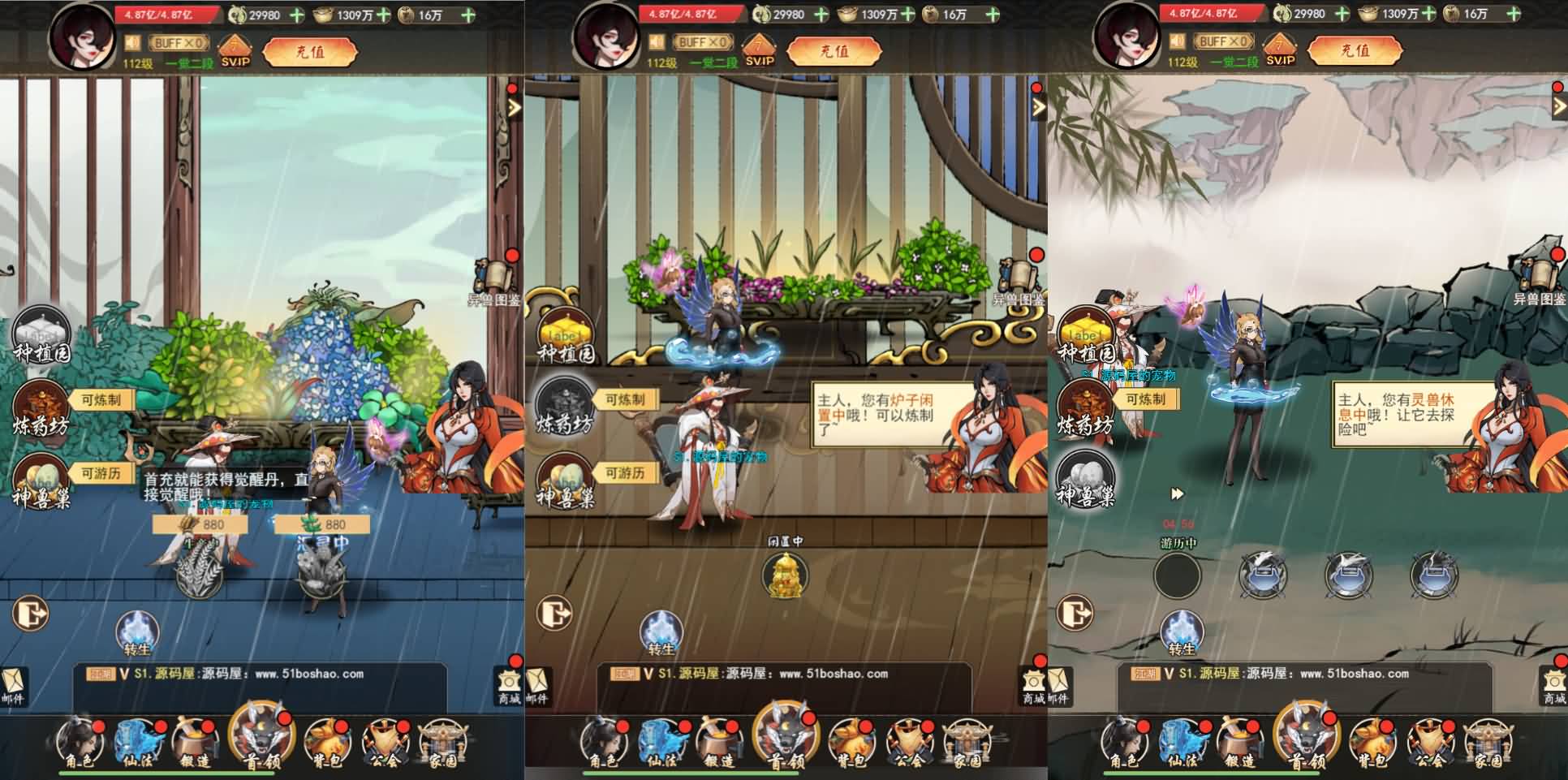
Task: Open the idle golden furnace 闲置中
Action: [786, 575]
